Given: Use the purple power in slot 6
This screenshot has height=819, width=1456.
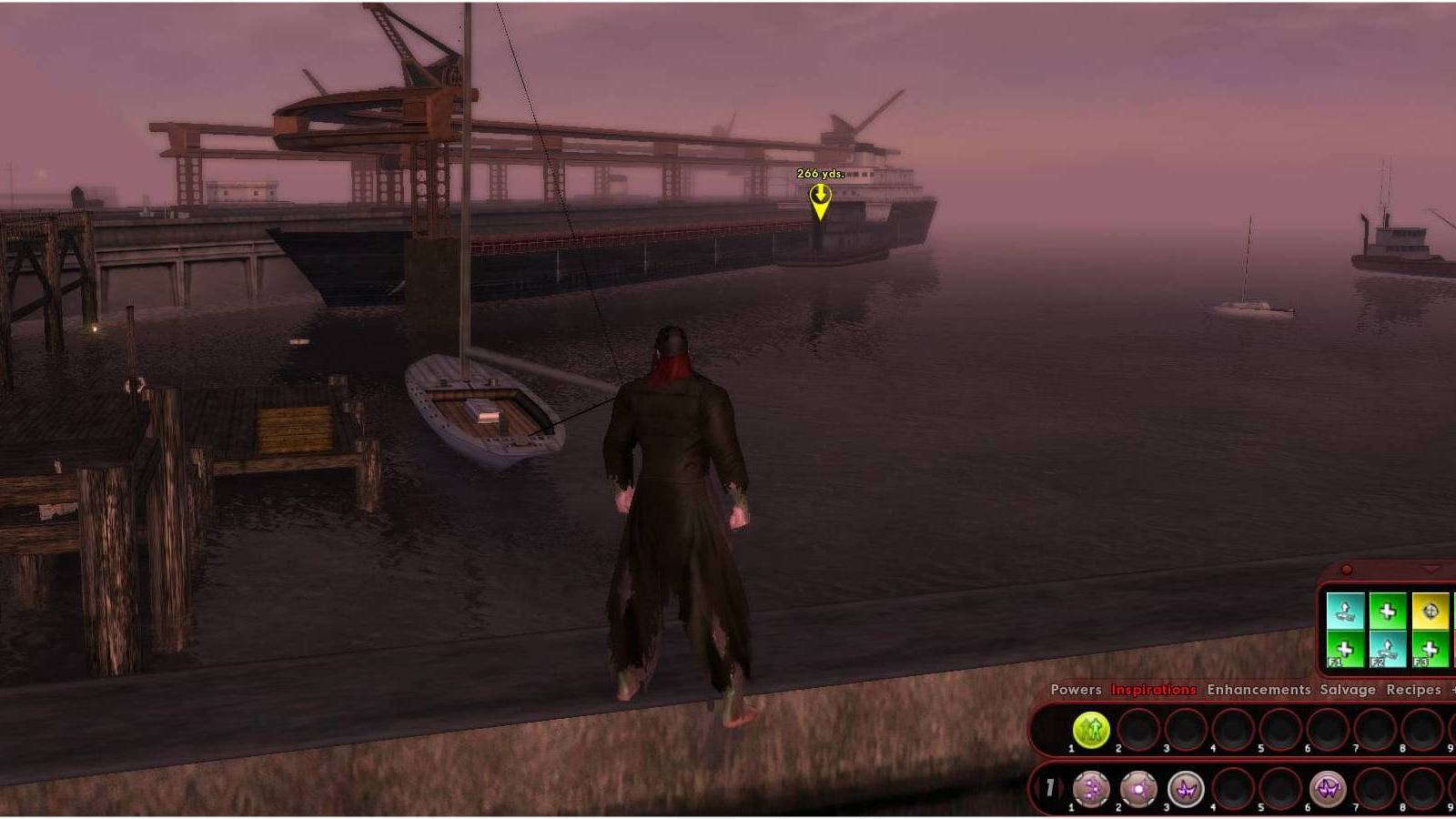Looking at the screenshot, I should (x=1329, y=788).
